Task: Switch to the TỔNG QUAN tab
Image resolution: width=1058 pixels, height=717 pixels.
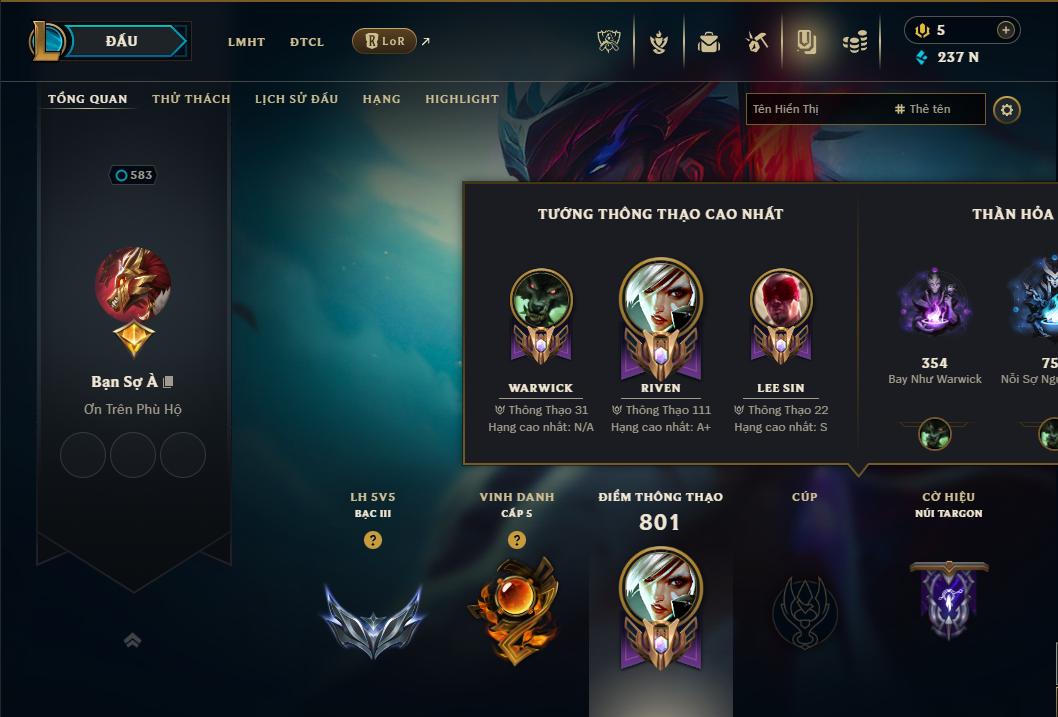Action: pyautogui.click(x=88, y=99)
